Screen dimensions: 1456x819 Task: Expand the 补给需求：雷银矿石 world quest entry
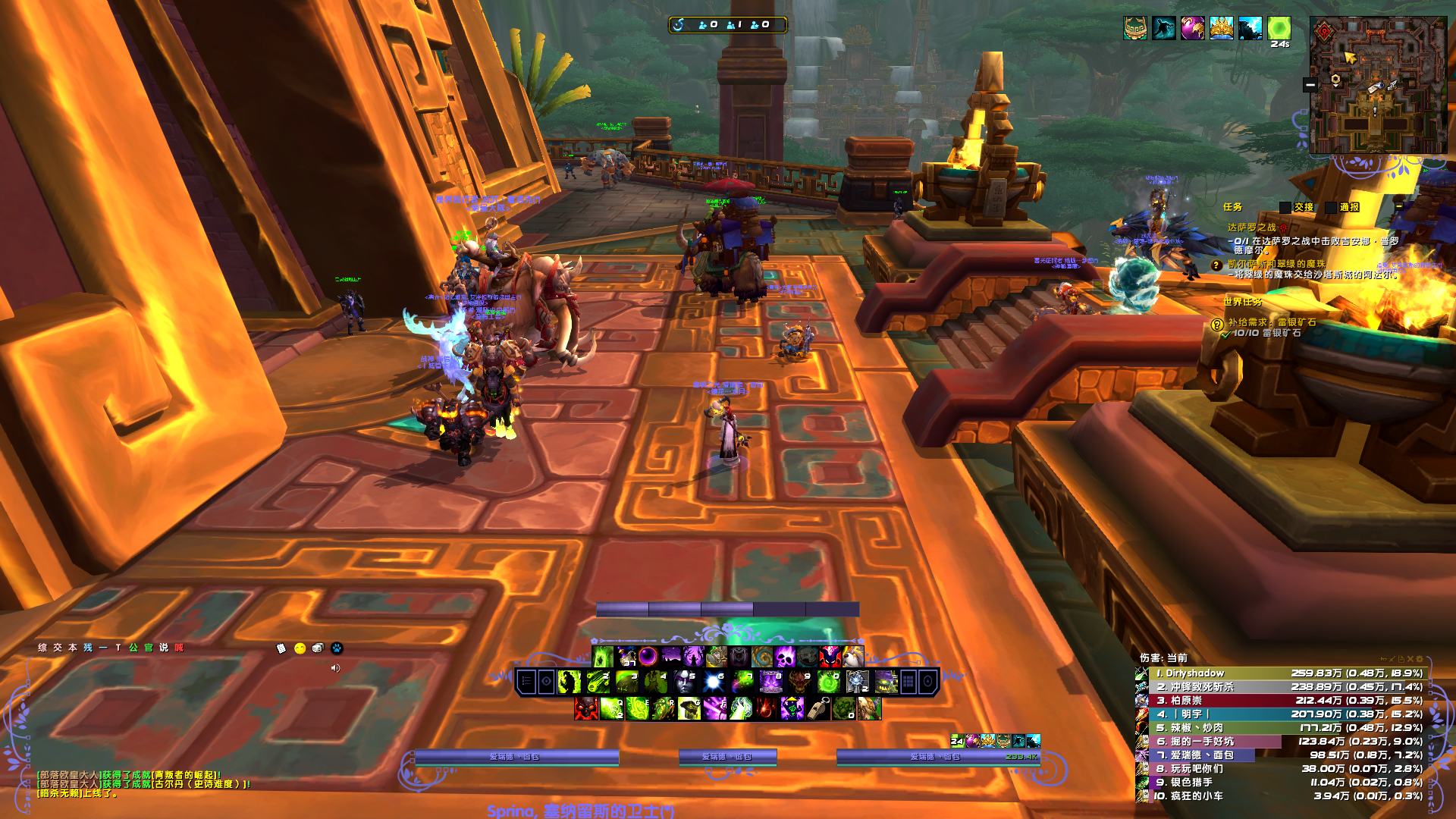(1271, 323)
